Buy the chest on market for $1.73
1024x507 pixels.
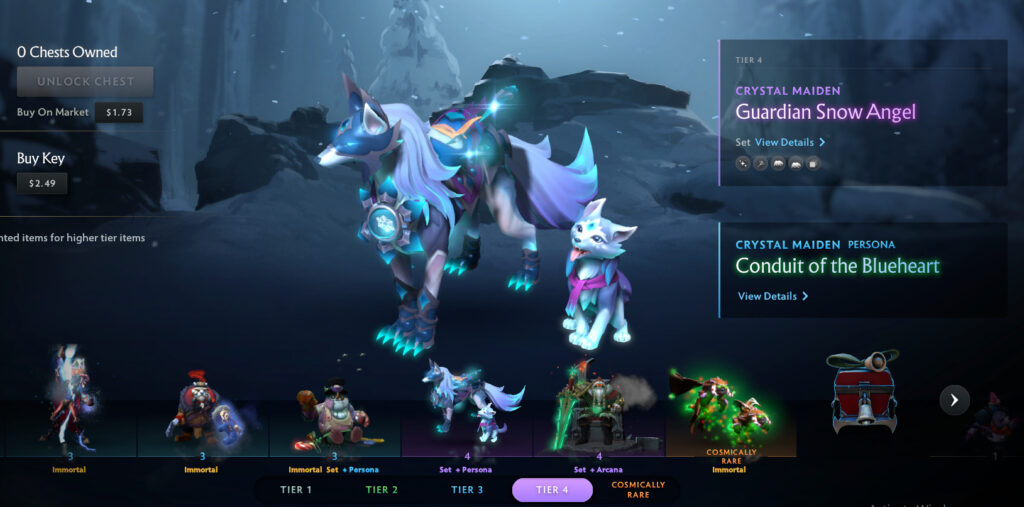(x=119, y=112)
